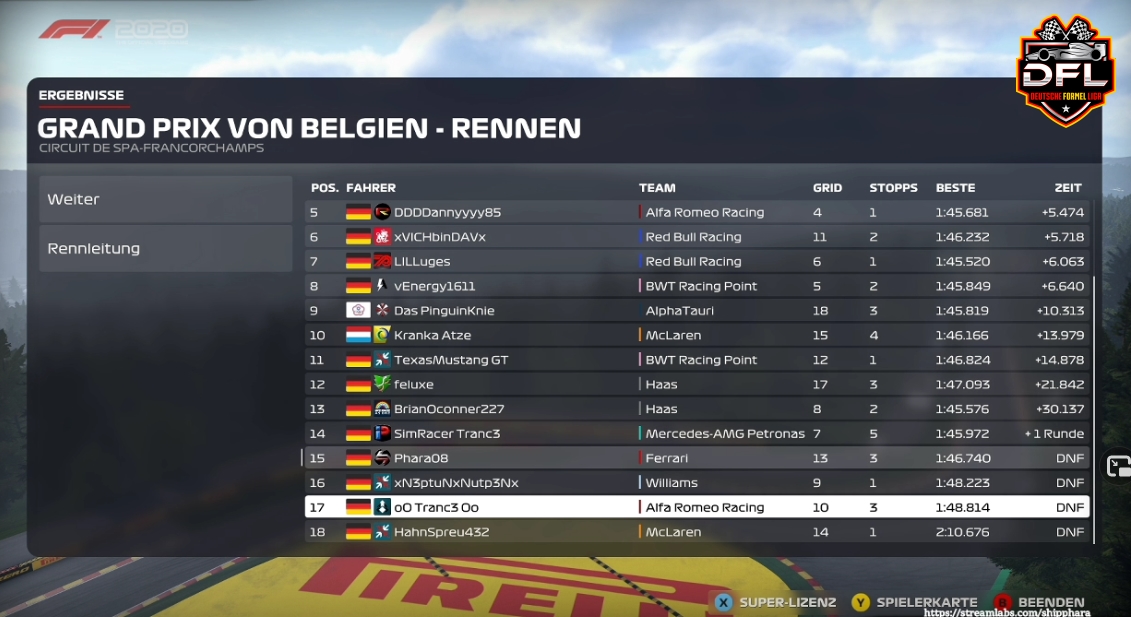
Task: Open the stream overlay icon at right edge
Action: [1117, 466]
